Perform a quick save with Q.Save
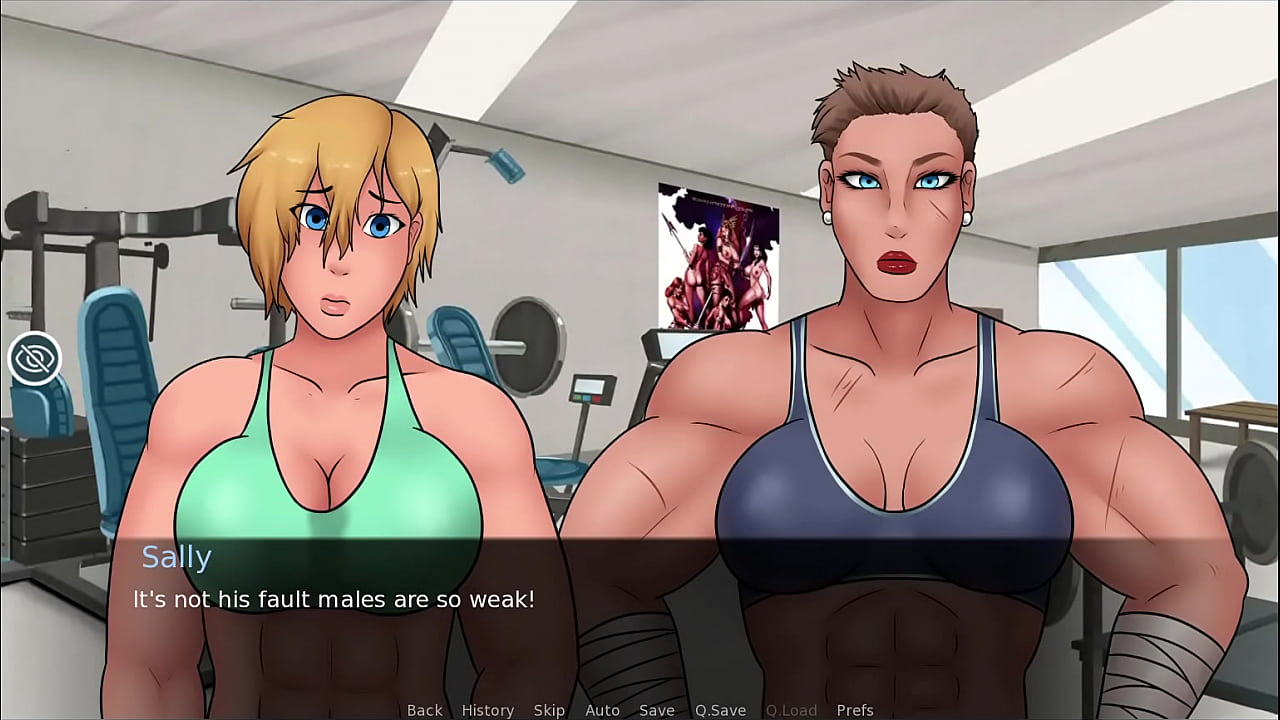 tap(720, 710)
